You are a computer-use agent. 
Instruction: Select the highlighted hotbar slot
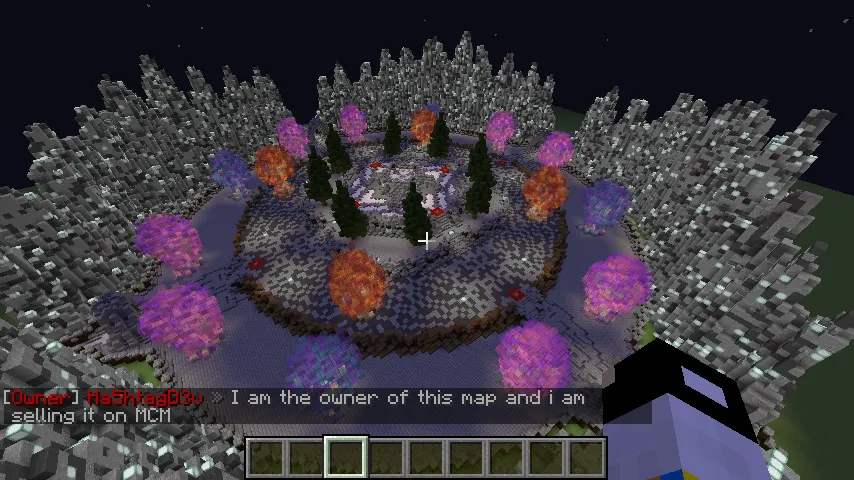(345, 456)
